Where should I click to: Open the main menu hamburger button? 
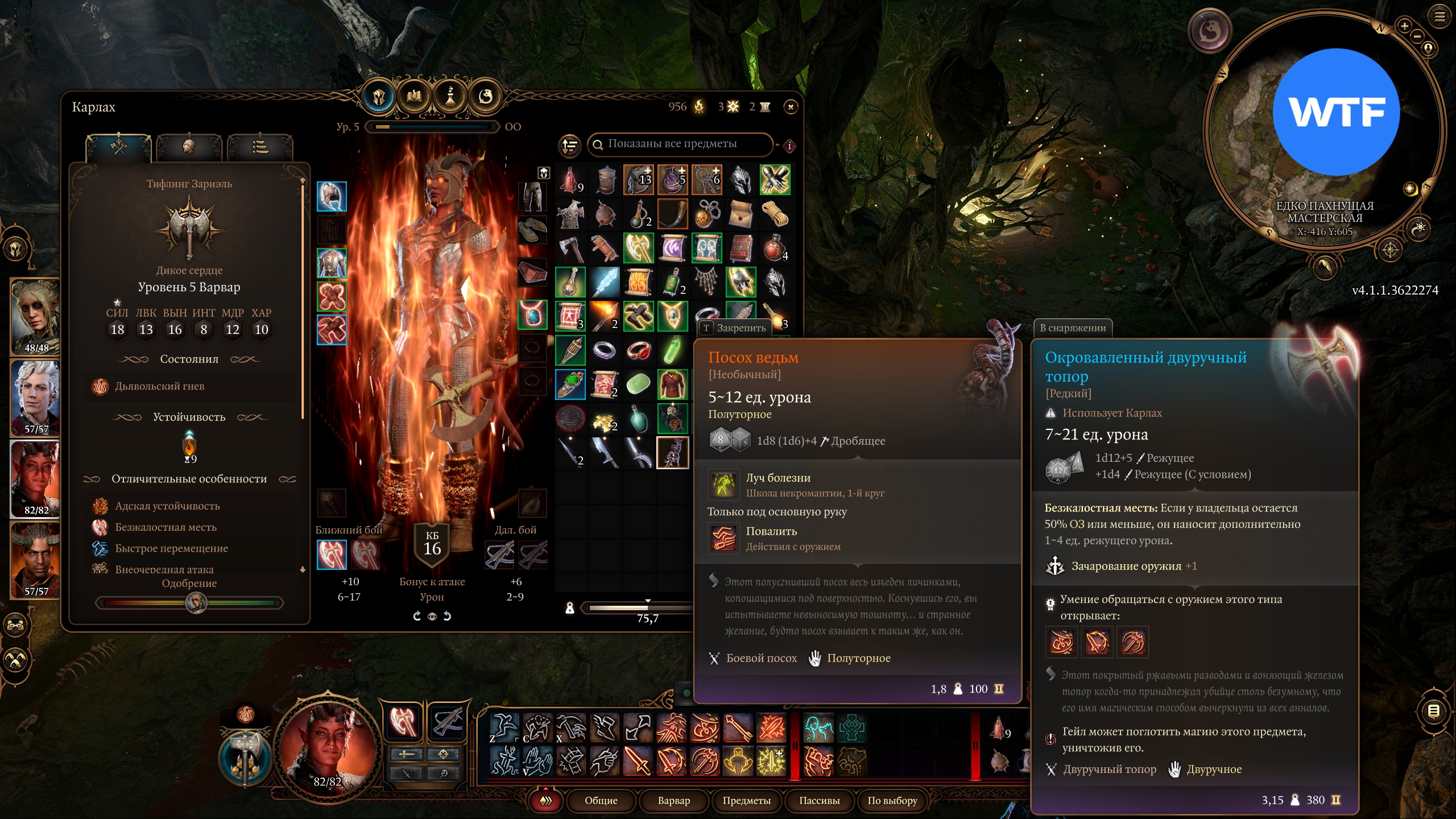[1440, 17]
